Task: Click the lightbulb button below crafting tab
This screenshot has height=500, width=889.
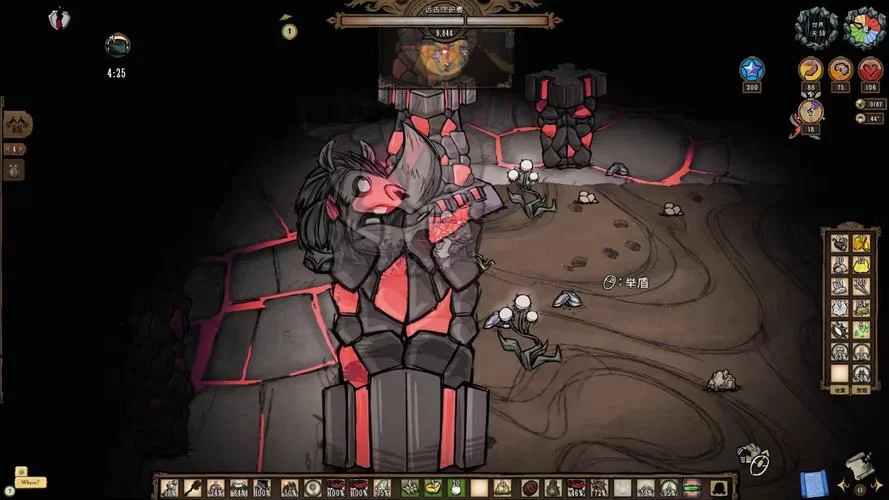Action: [x=16, y=169]
